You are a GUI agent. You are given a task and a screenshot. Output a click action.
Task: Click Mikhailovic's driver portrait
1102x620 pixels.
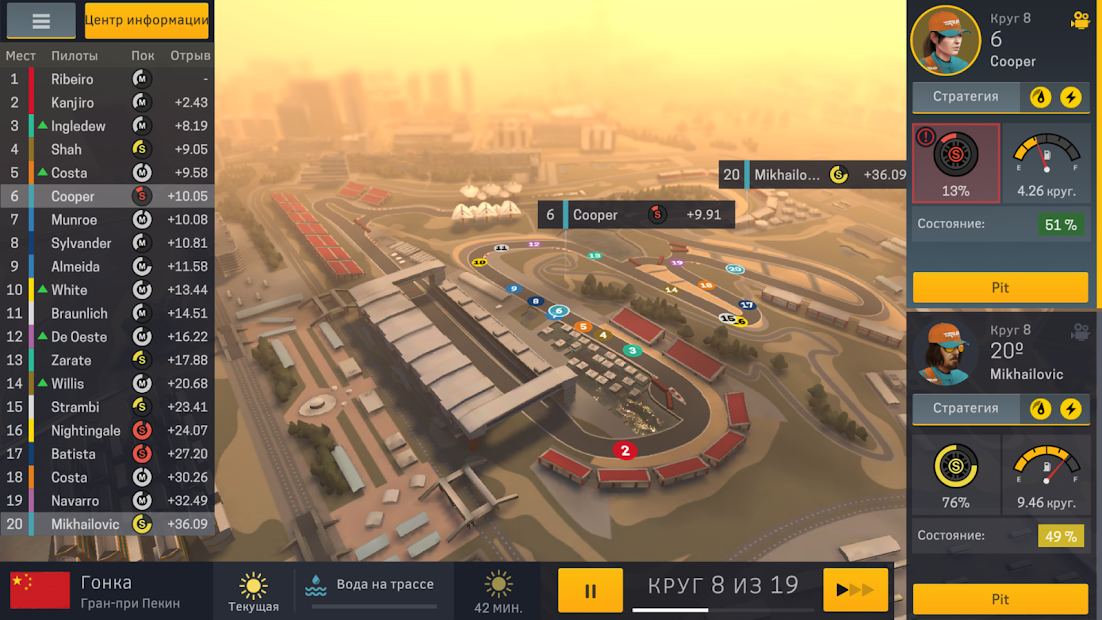pos(945,354)
